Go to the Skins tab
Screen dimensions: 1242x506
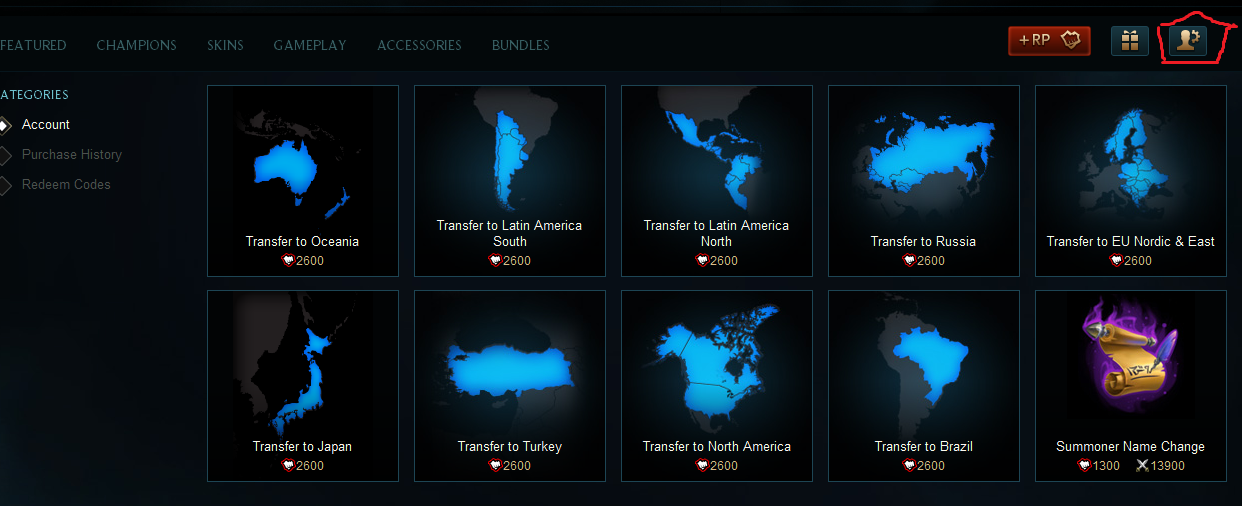(225, 45)
